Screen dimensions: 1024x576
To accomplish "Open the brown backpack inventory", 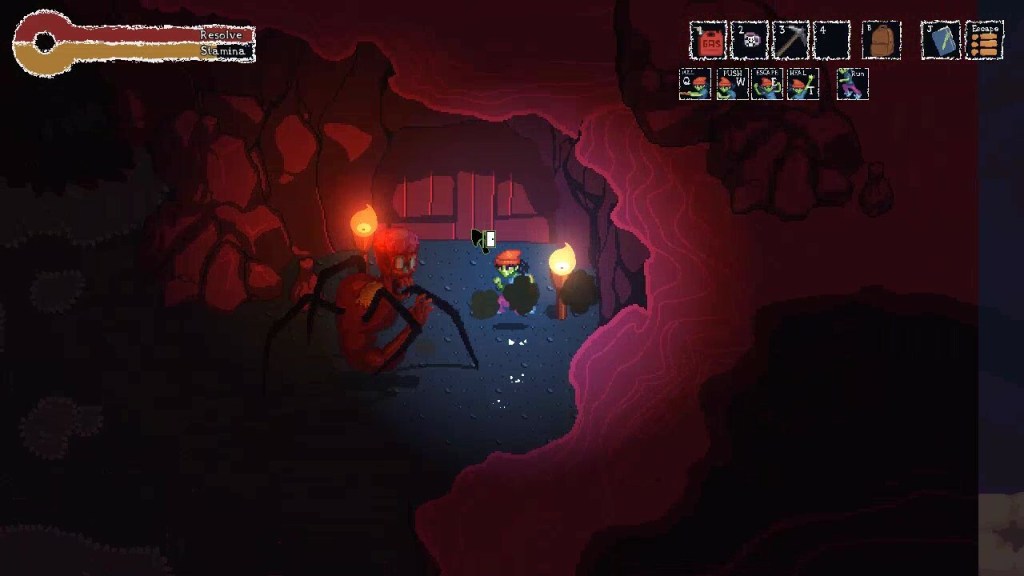I will click(881, 40).
